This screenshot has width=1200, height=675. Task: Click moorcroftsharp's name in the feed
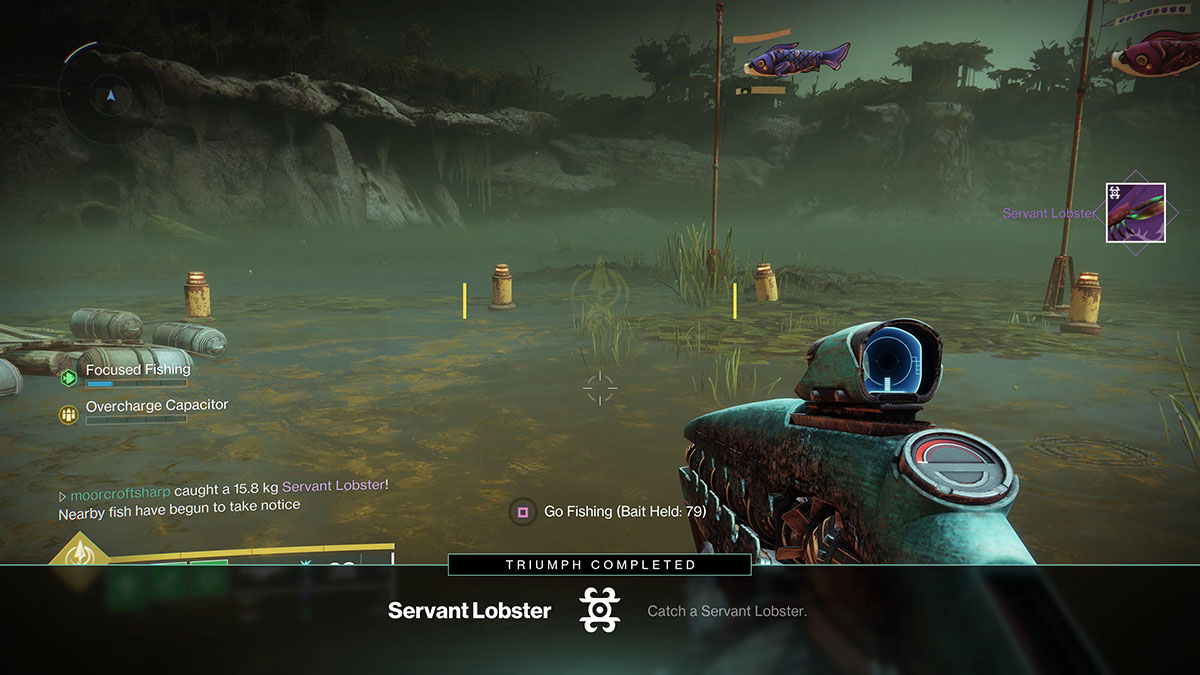[x=121, y=486]
